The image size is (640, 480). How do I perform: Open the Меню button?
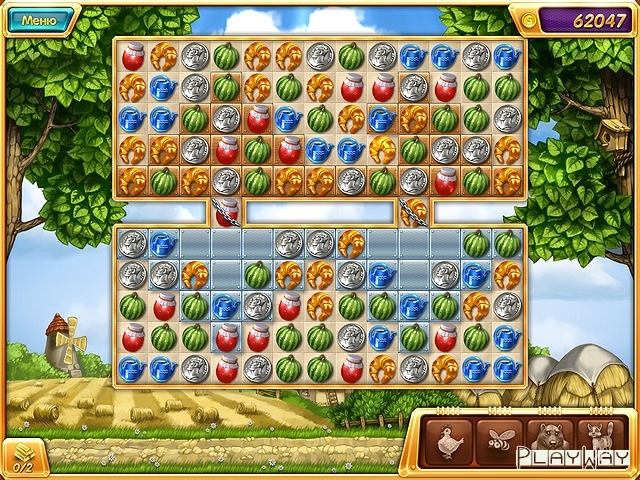(39, 18)
